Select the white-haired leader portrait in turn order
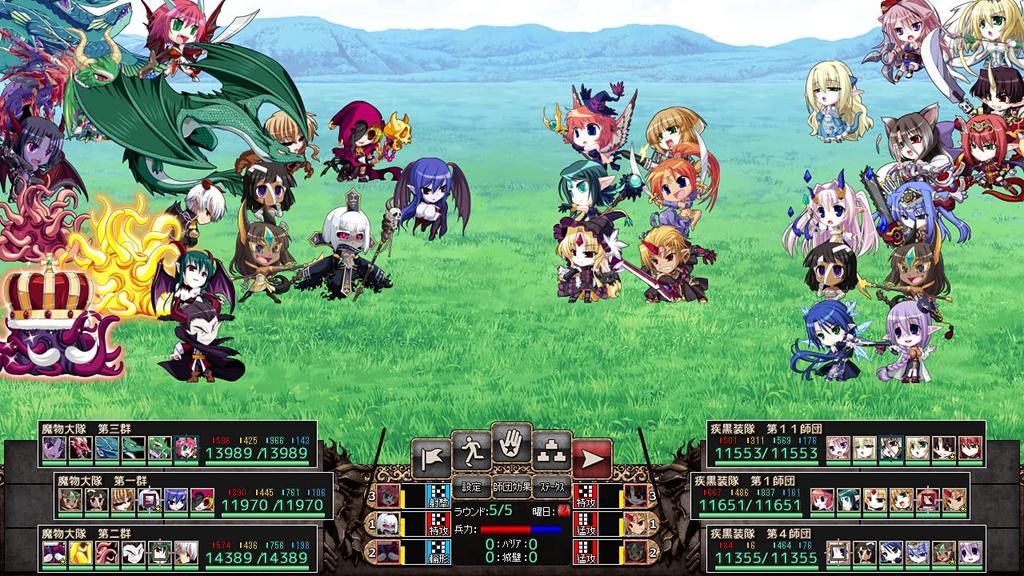This screenshot has height=576, width=1024. 388,523
